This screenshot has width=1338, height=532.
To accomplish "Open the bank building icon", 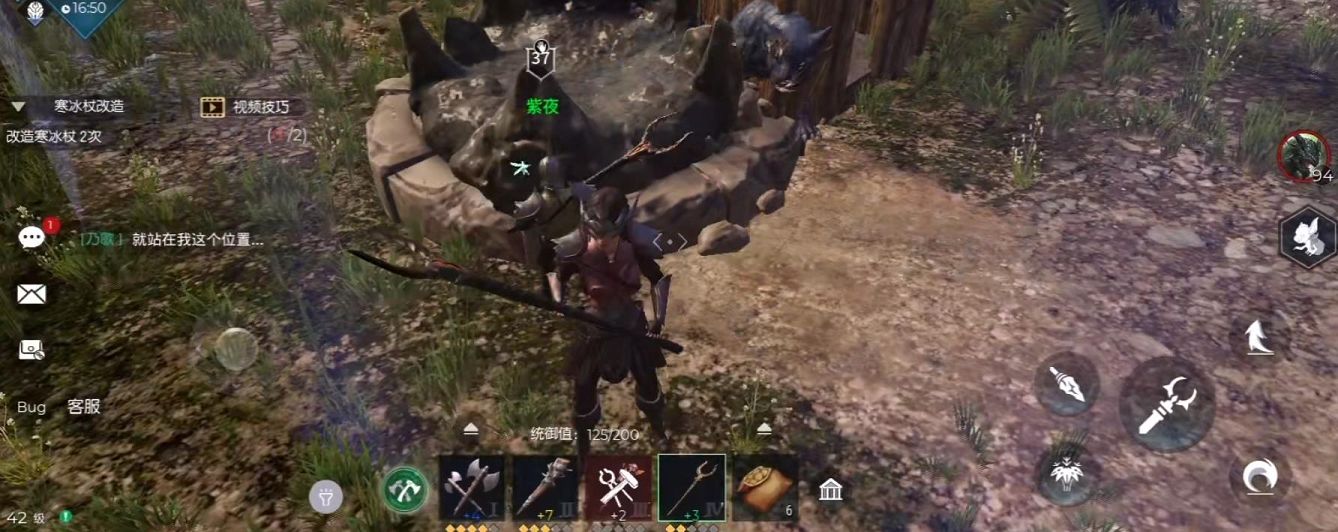I will click(830, 489).
